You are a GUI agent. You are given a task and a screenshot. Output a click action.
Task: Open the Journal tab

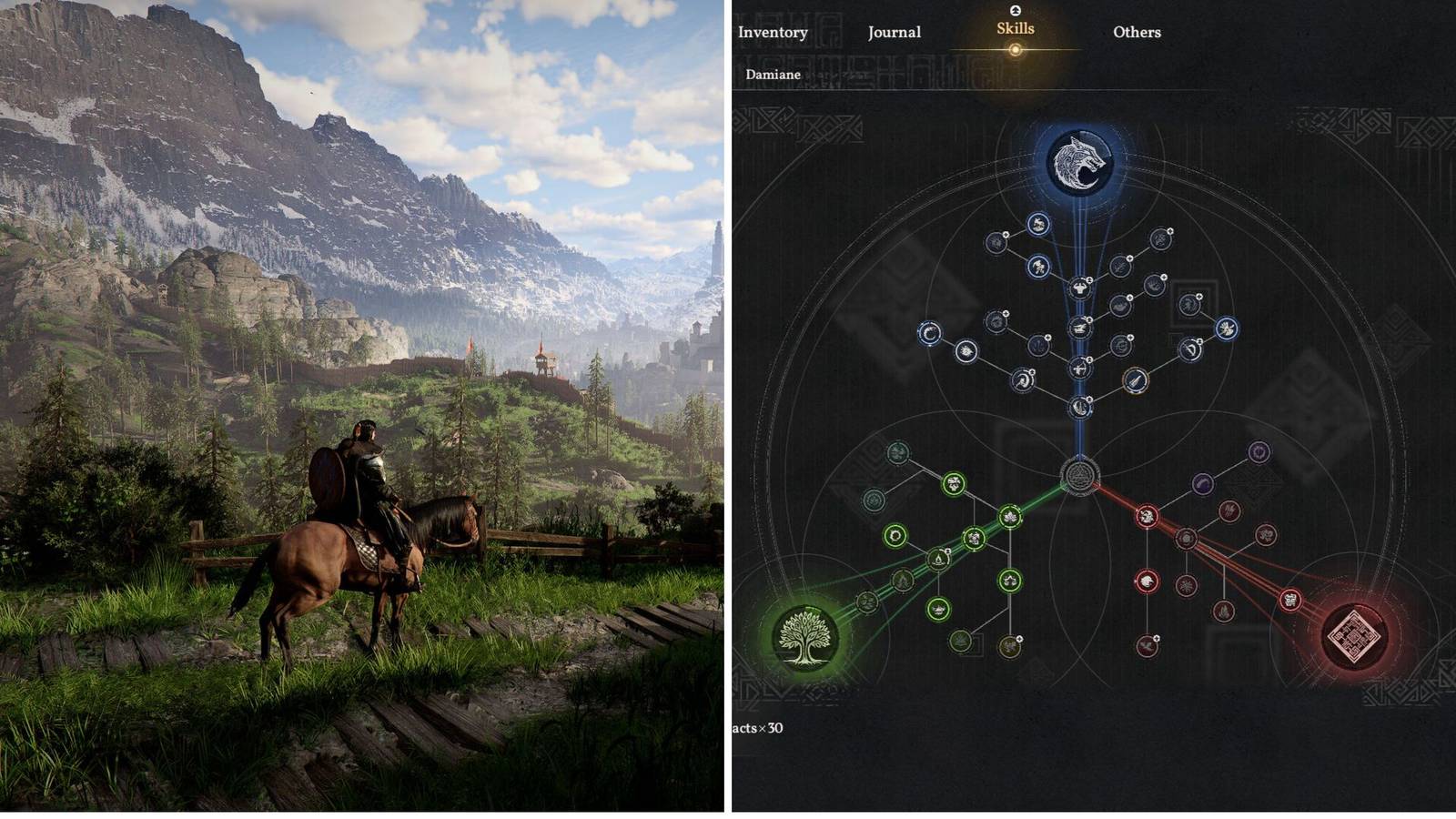pyautogui.click(x=896, y=32)
